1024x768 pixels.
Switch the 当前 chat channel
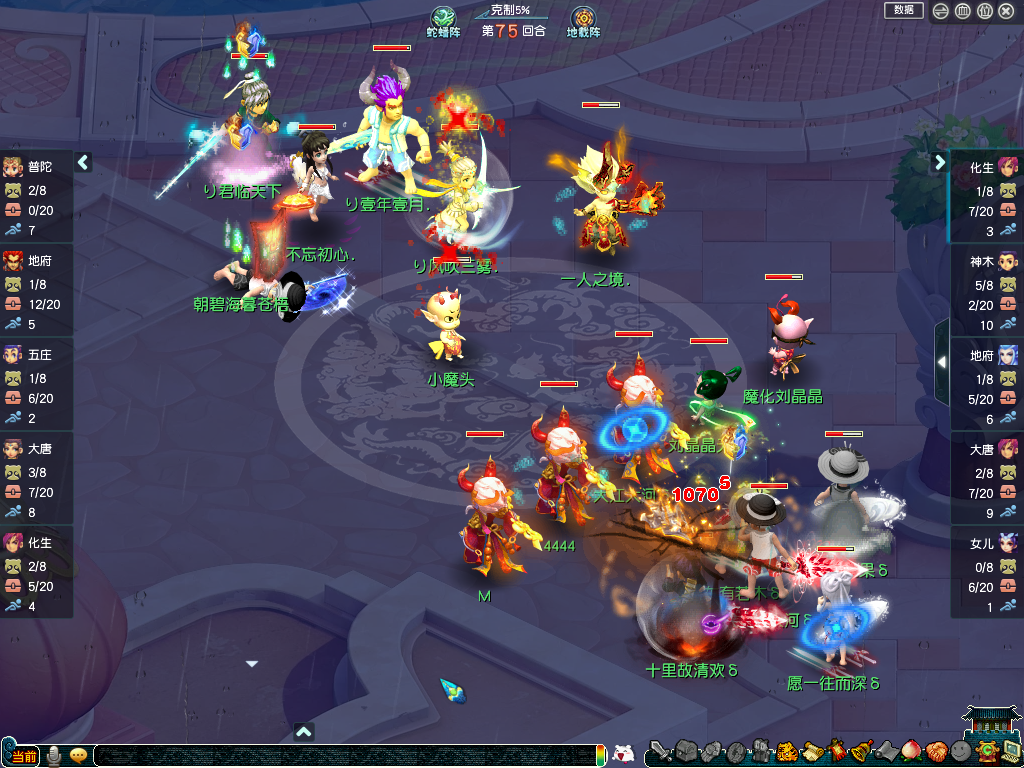(22, 756)
